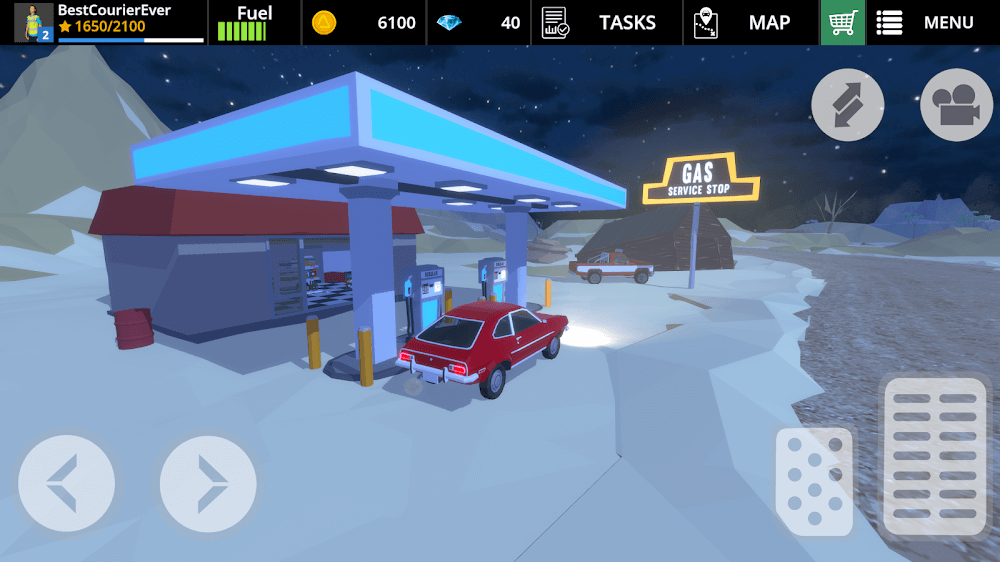Viewport: 1000px width, 562px height.
Task: Step on the gas pedal
Action: coord(935,455)
